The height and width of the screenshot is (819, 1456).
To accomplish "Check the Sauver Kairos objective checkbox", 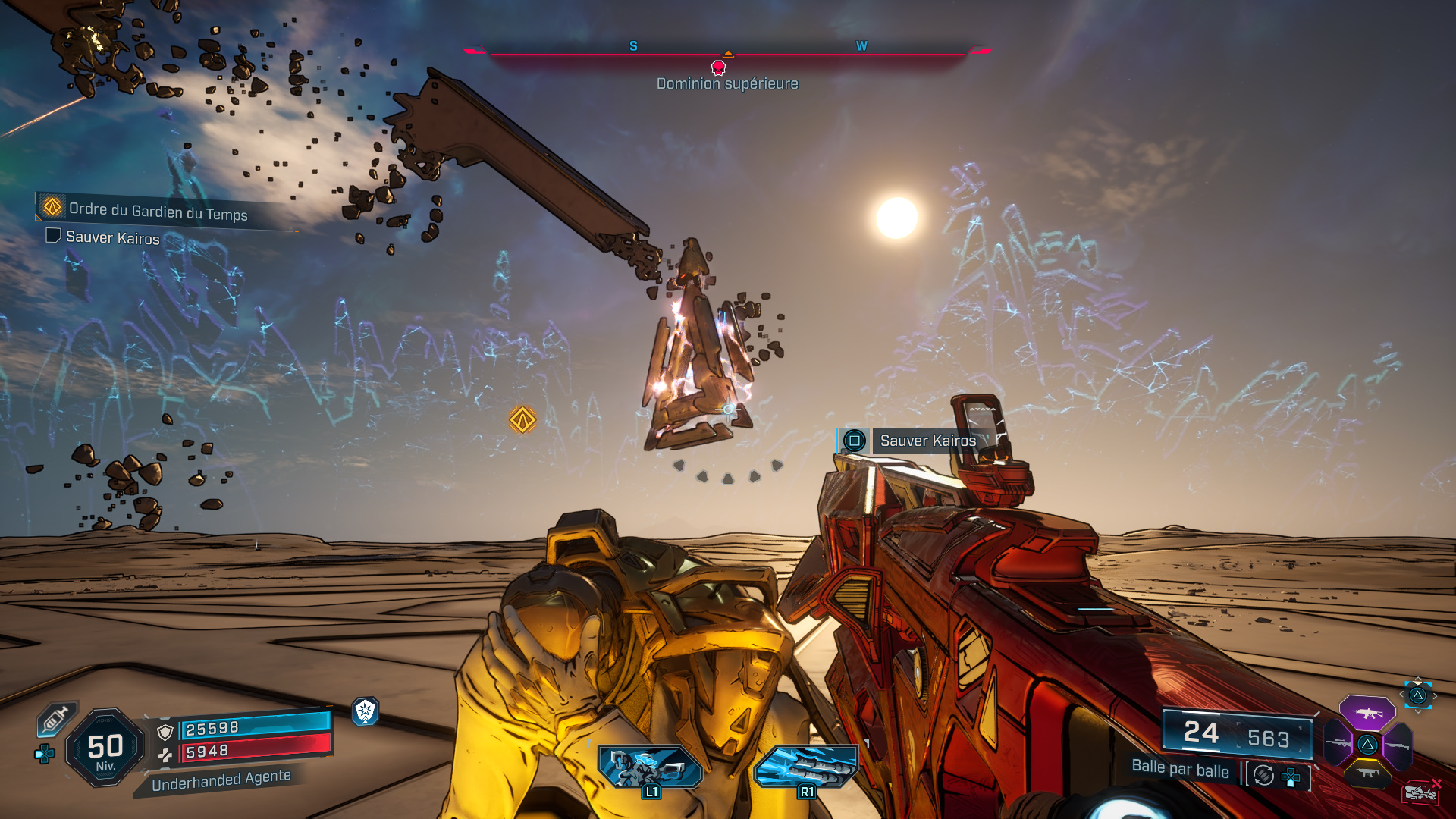I will (52, 237).
